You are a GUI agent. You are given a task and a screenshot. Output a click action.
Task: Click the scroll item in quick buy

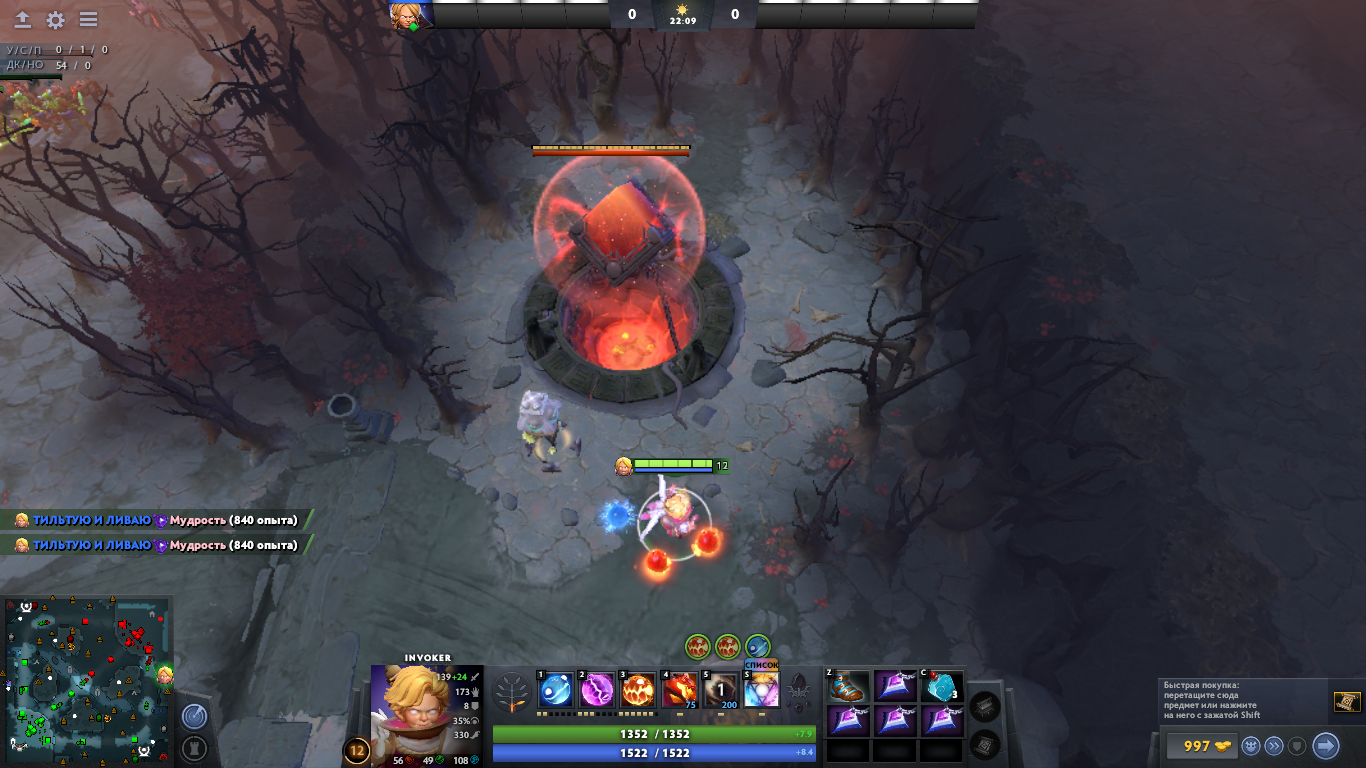(x=1346, y=702)
